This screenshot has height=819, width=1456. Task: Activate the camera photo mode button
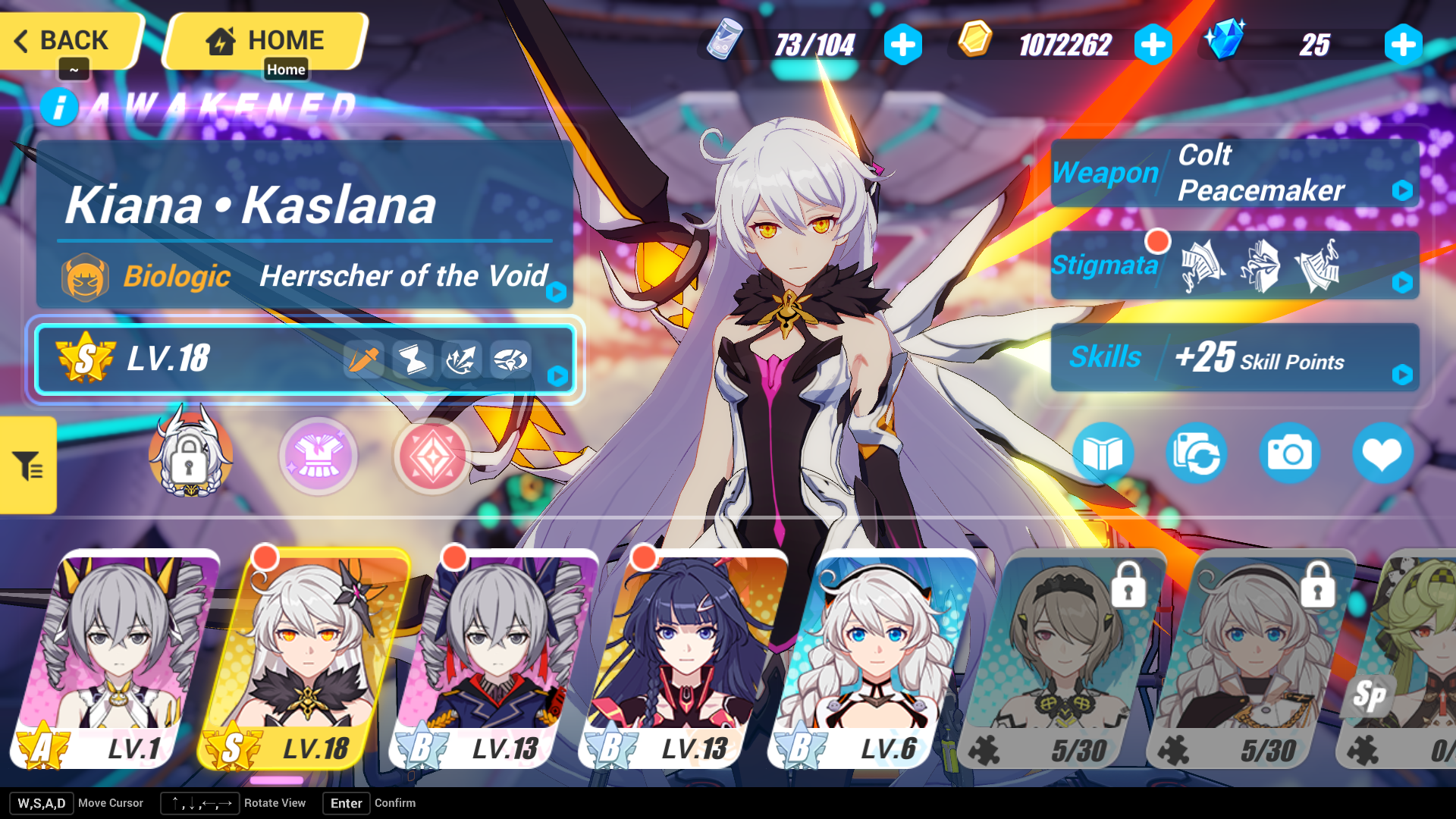pyautogui.click(x=1289, y=454)
